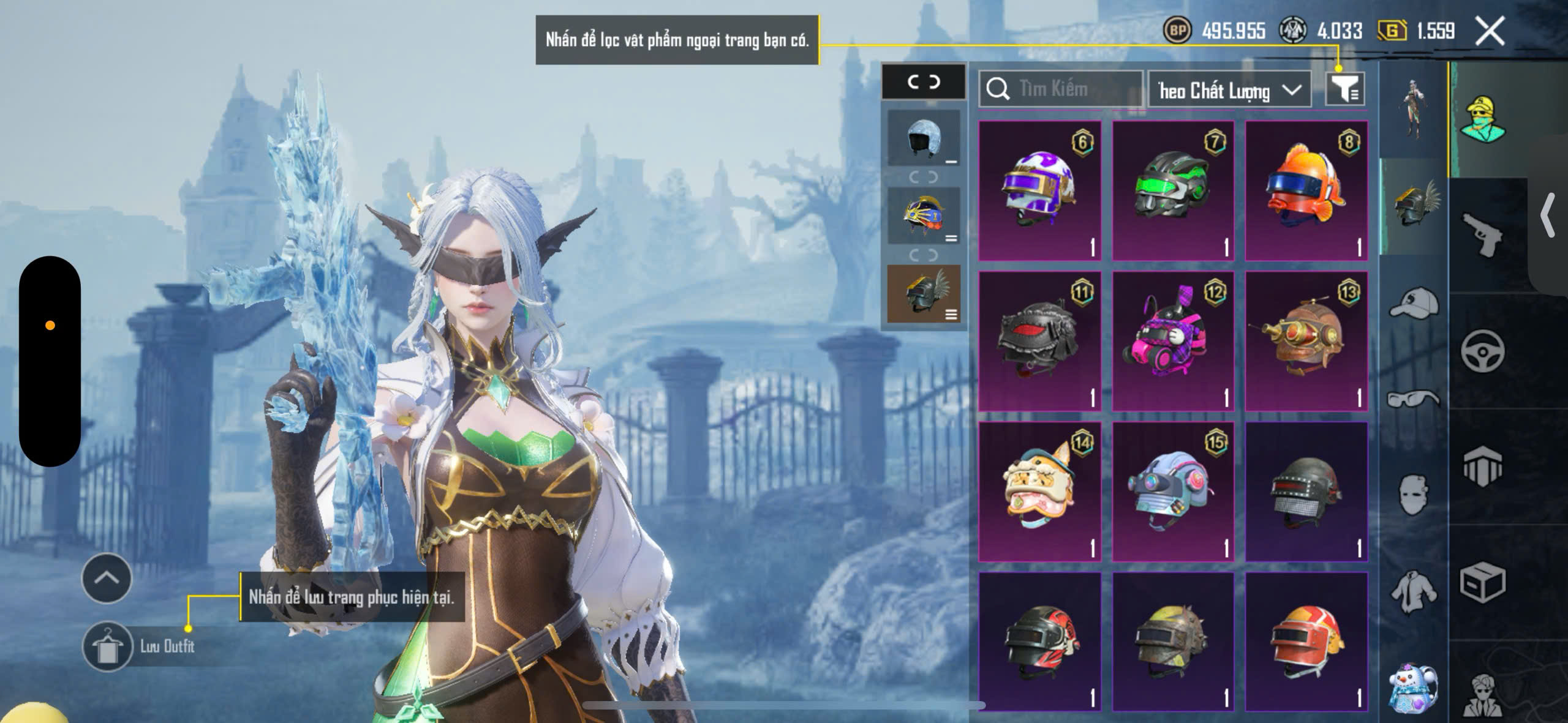Open the quality sort dropdown
The width and height of the screenshot is (1568, 723).
pos(1229,91)
